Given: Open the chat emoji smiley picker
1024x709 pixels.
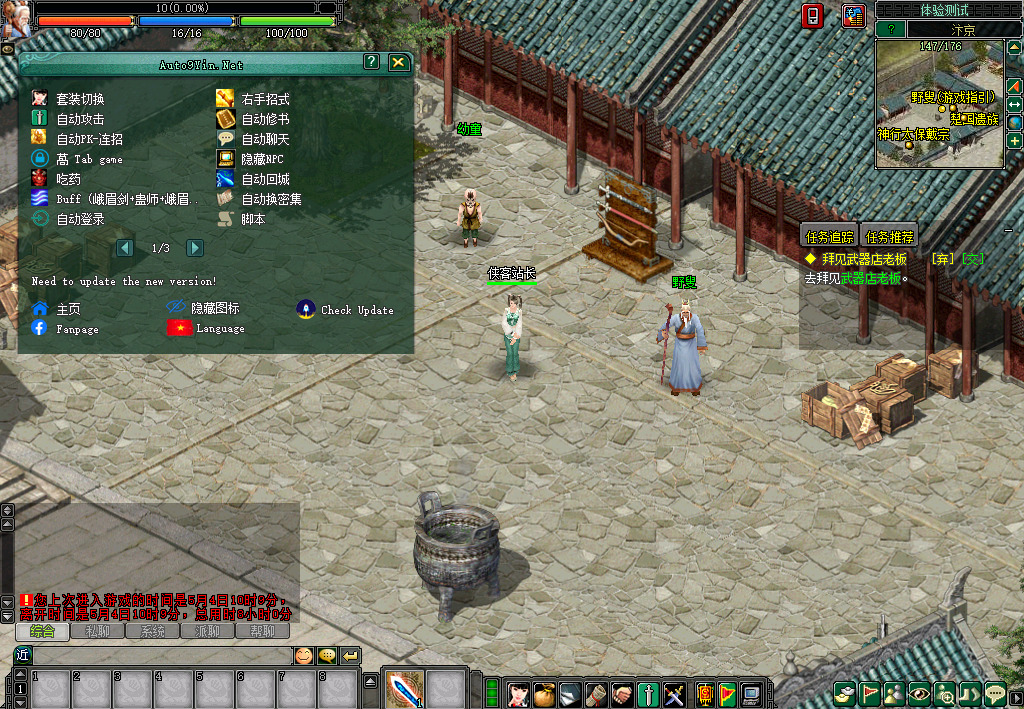Looking at the screenshot, I should (302, 655).
